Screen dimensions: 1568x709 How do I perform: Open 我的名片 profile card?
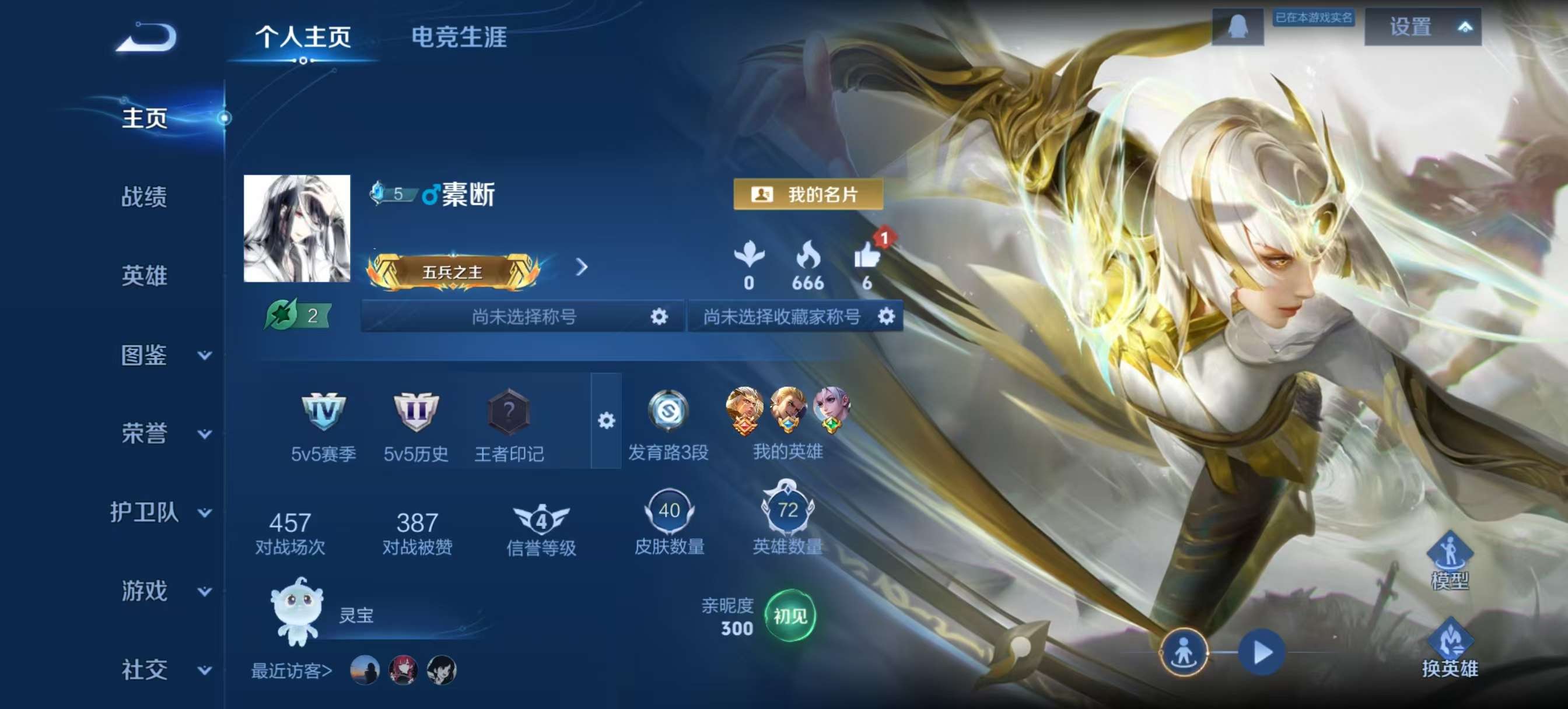808,195
